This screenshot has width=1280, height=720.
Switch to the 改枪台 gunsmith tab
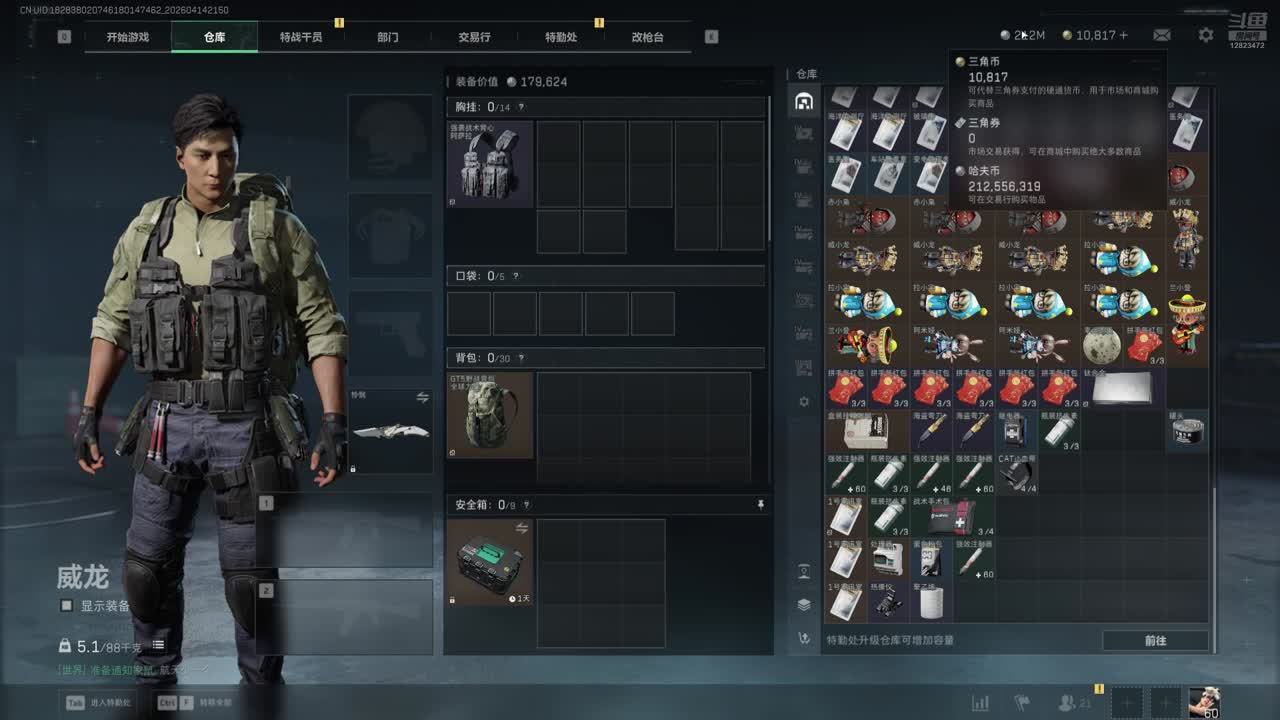[x=647, y=37]
